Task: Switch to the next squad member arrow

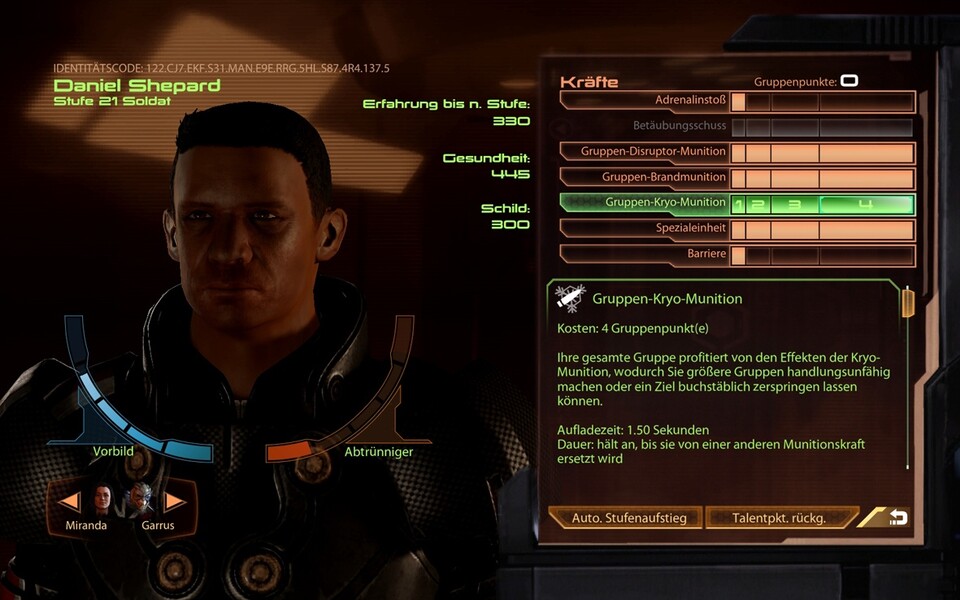Action: pyautogui.click(x=174, y=501)
